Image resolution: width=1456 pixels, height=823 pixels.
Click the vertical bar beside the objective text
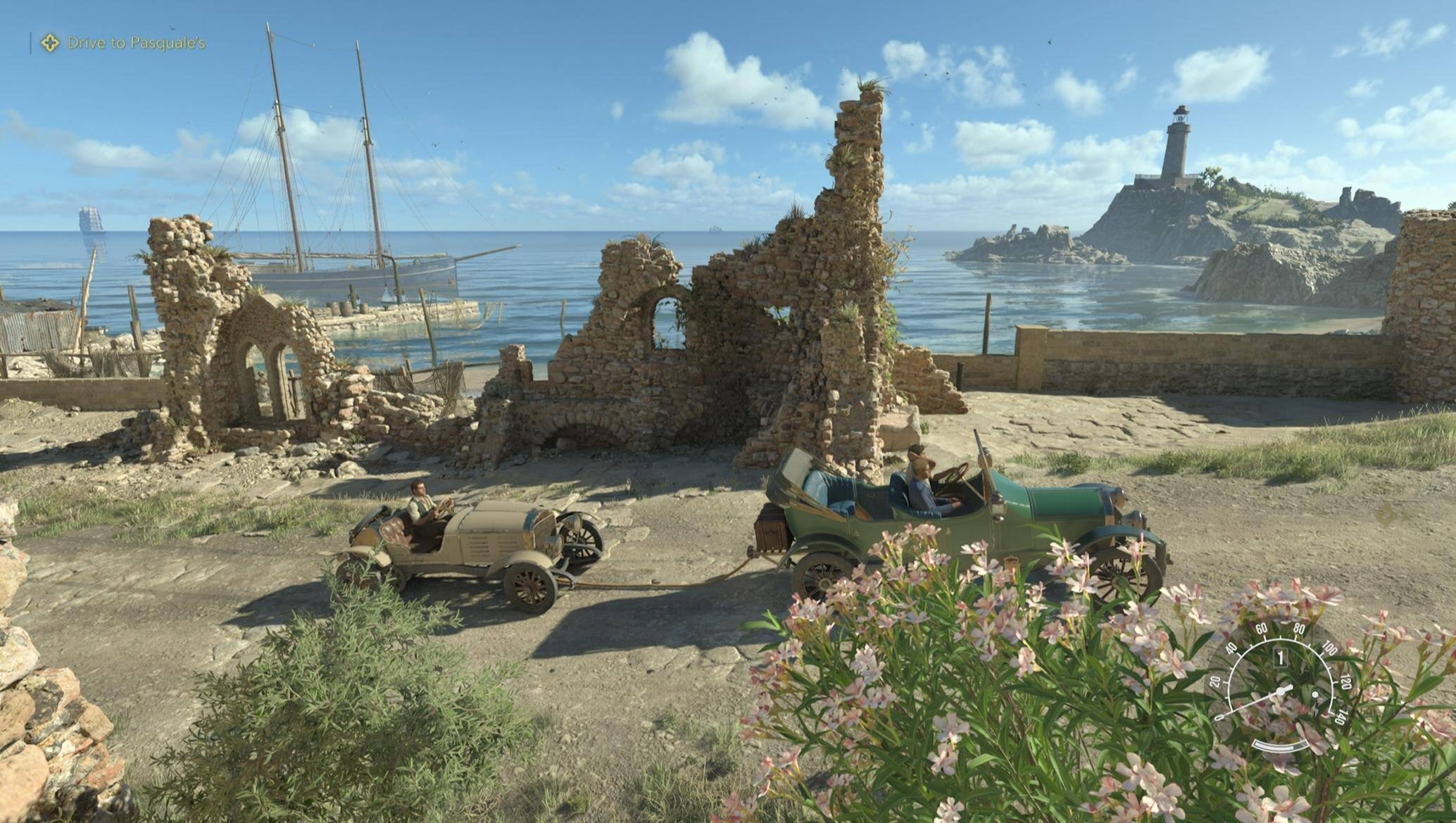pyautogui.click(x=30, y=42)
